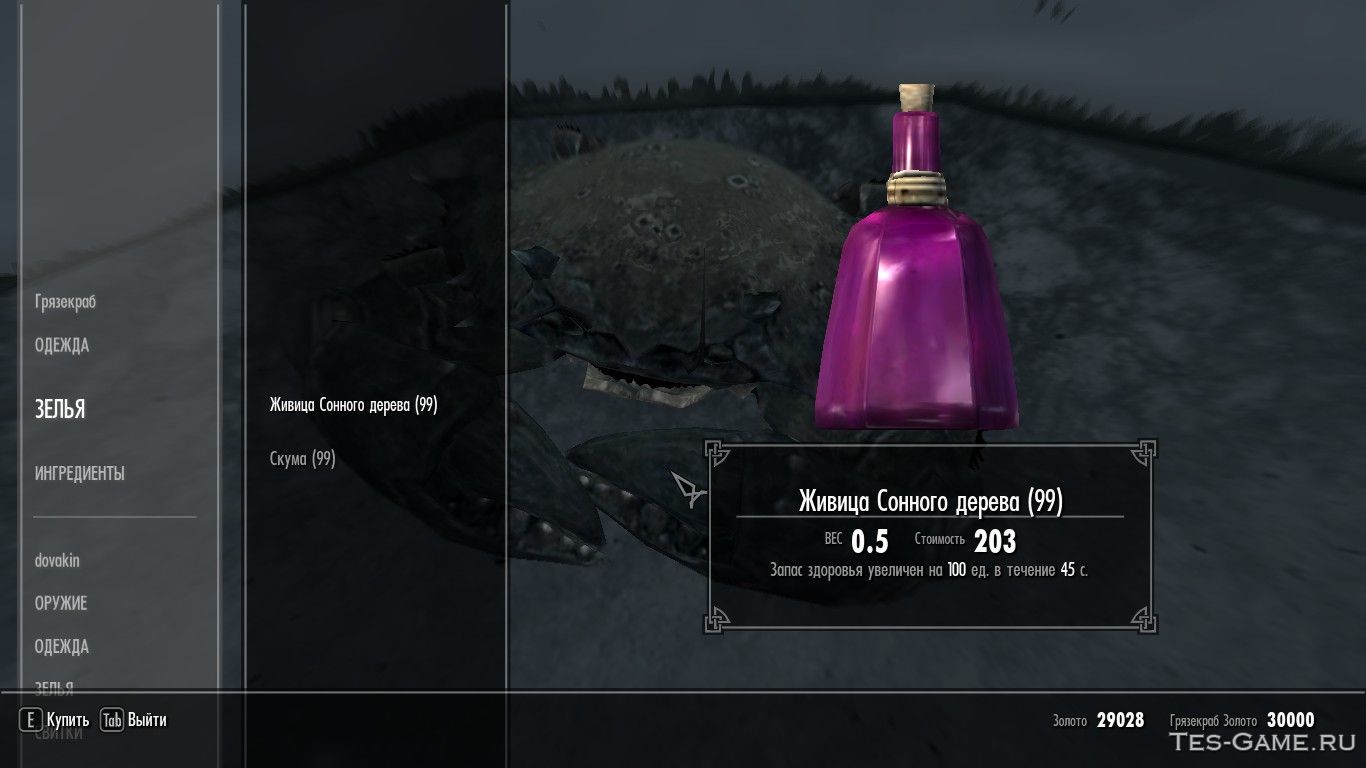
Task: Open the ОРУЖИЕ category
Action: [x=61, y=604]
